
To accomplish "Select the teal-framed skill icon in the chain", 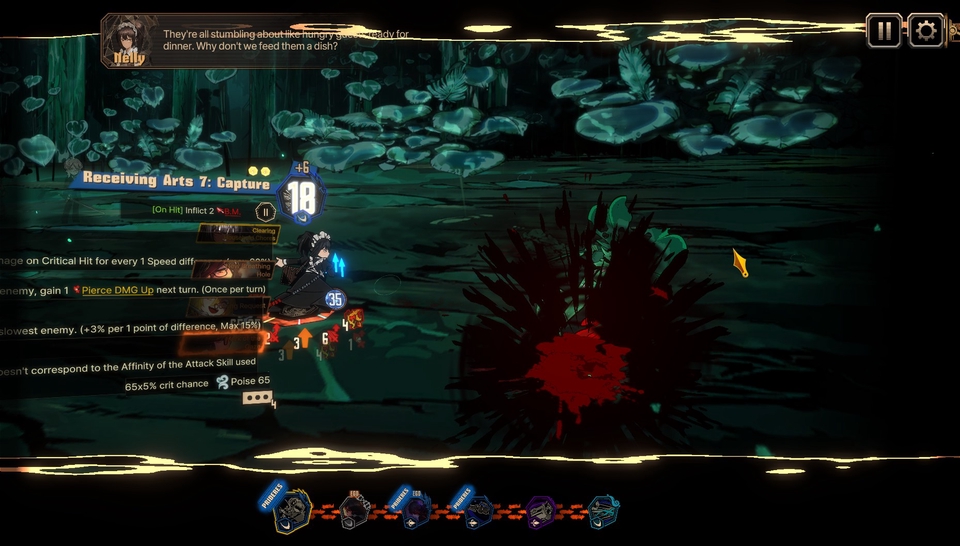I will click(603, 511).
